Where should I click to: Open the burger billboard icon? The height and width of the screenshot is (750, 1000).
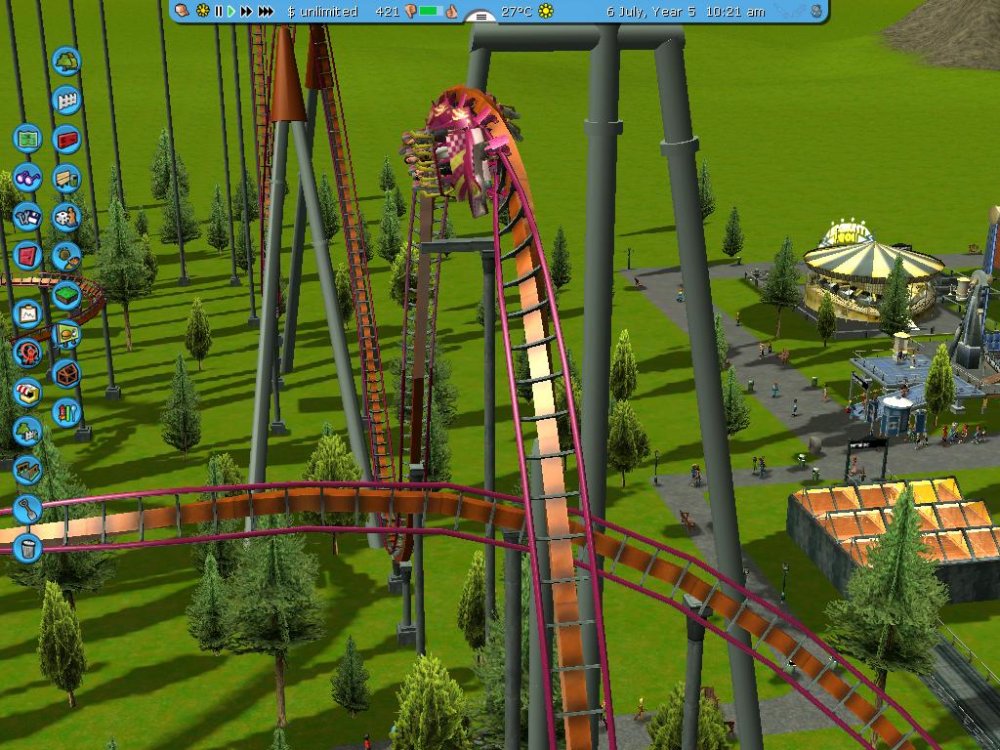[66, 334]
